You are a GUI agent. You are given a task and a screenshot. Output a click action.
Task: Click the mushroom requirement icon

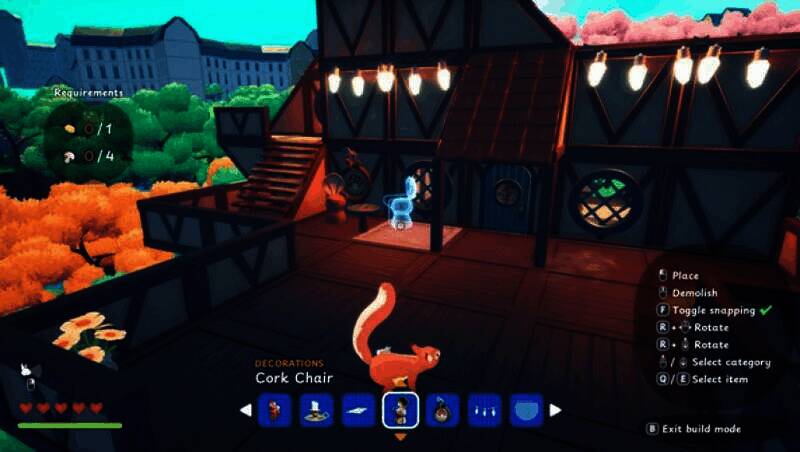pyautogui.click(x=69, y=156)
